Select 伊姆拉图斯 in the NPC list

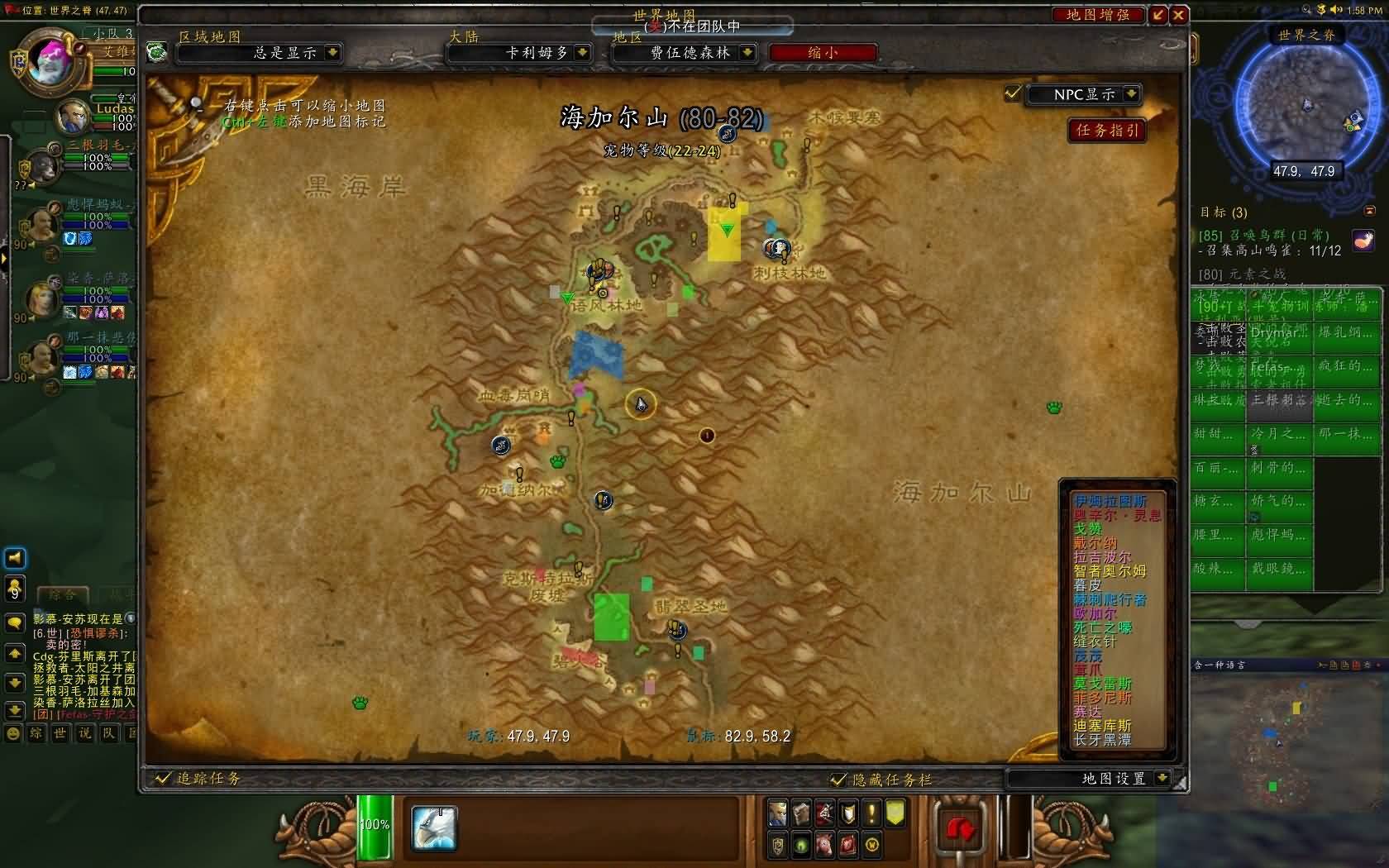coord(1110,501)
